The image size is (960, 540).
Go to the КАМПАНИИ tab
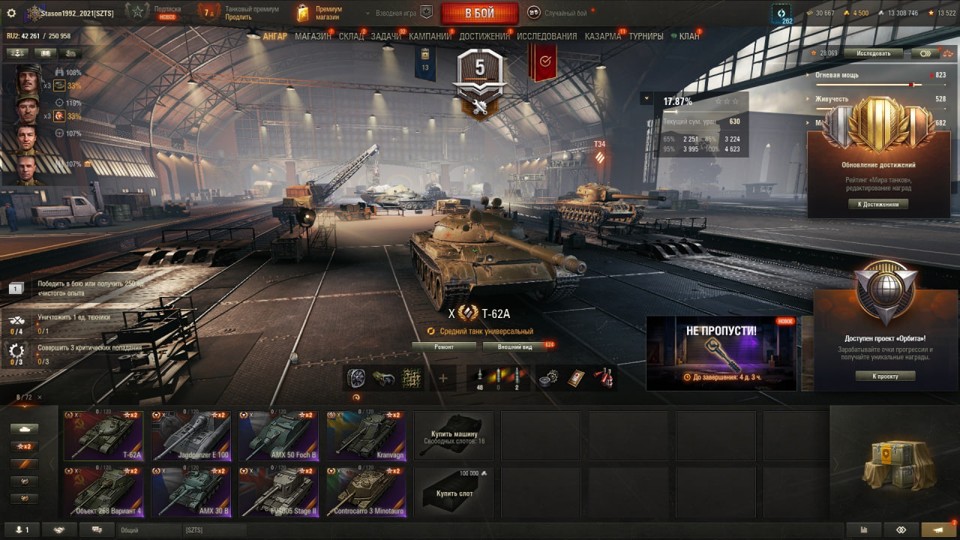pyautogui.click(x=429, y=36)
